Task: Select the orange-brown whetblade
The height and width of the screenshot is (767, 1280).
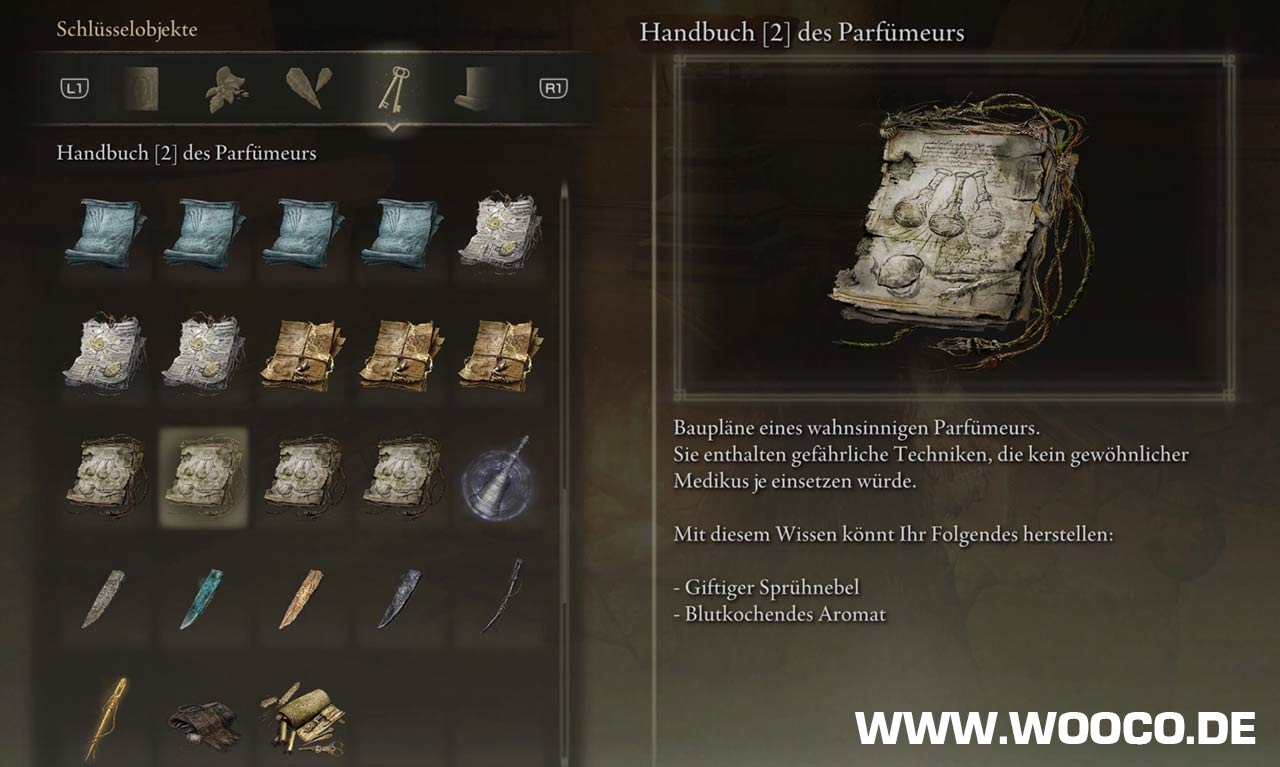Action: pos(302,597)
